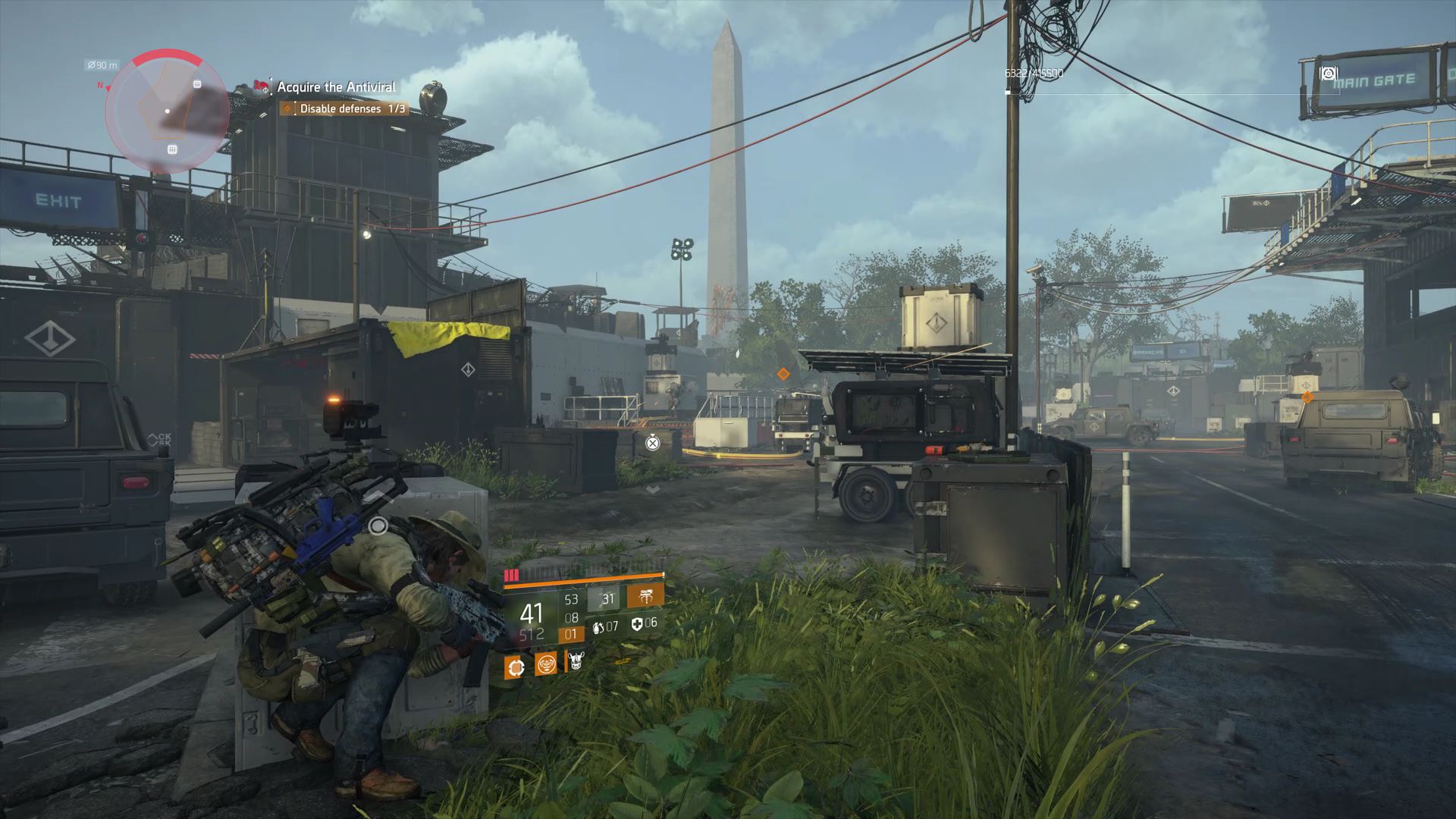Image resolution: width=1456 pixels, height=819 pixels.
Task: Use the grenade icon
Action: click(598, 626)
